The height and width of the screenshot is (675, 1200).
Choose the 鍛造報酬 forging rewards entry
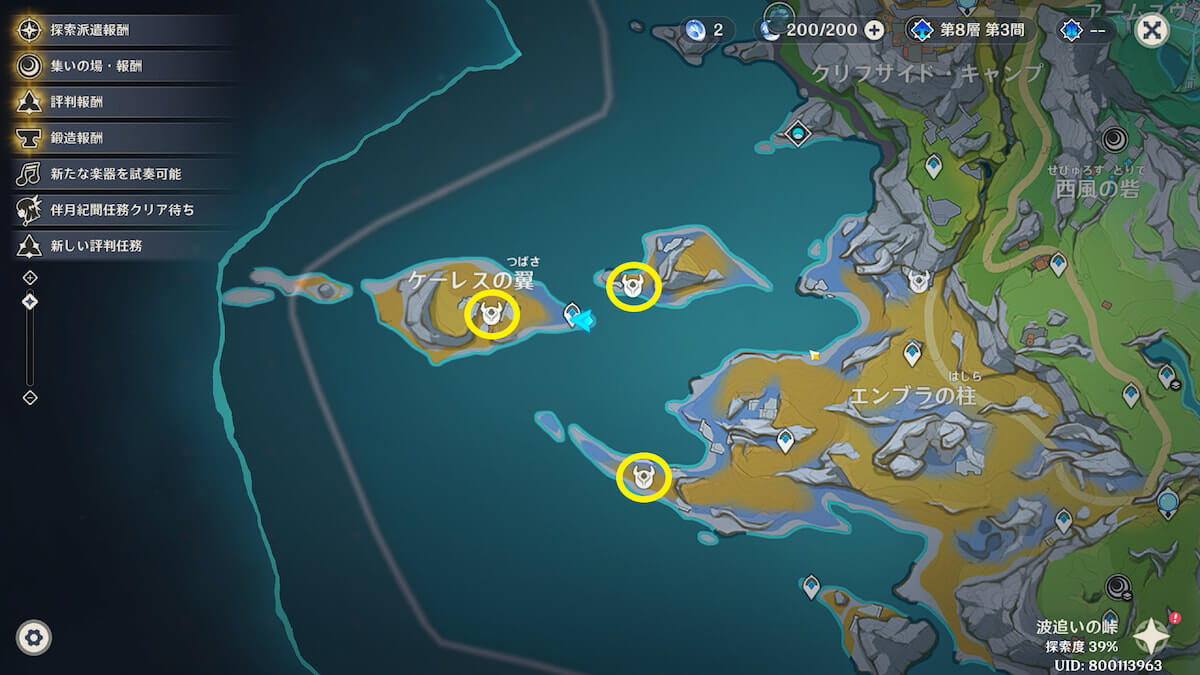[77, 138]
